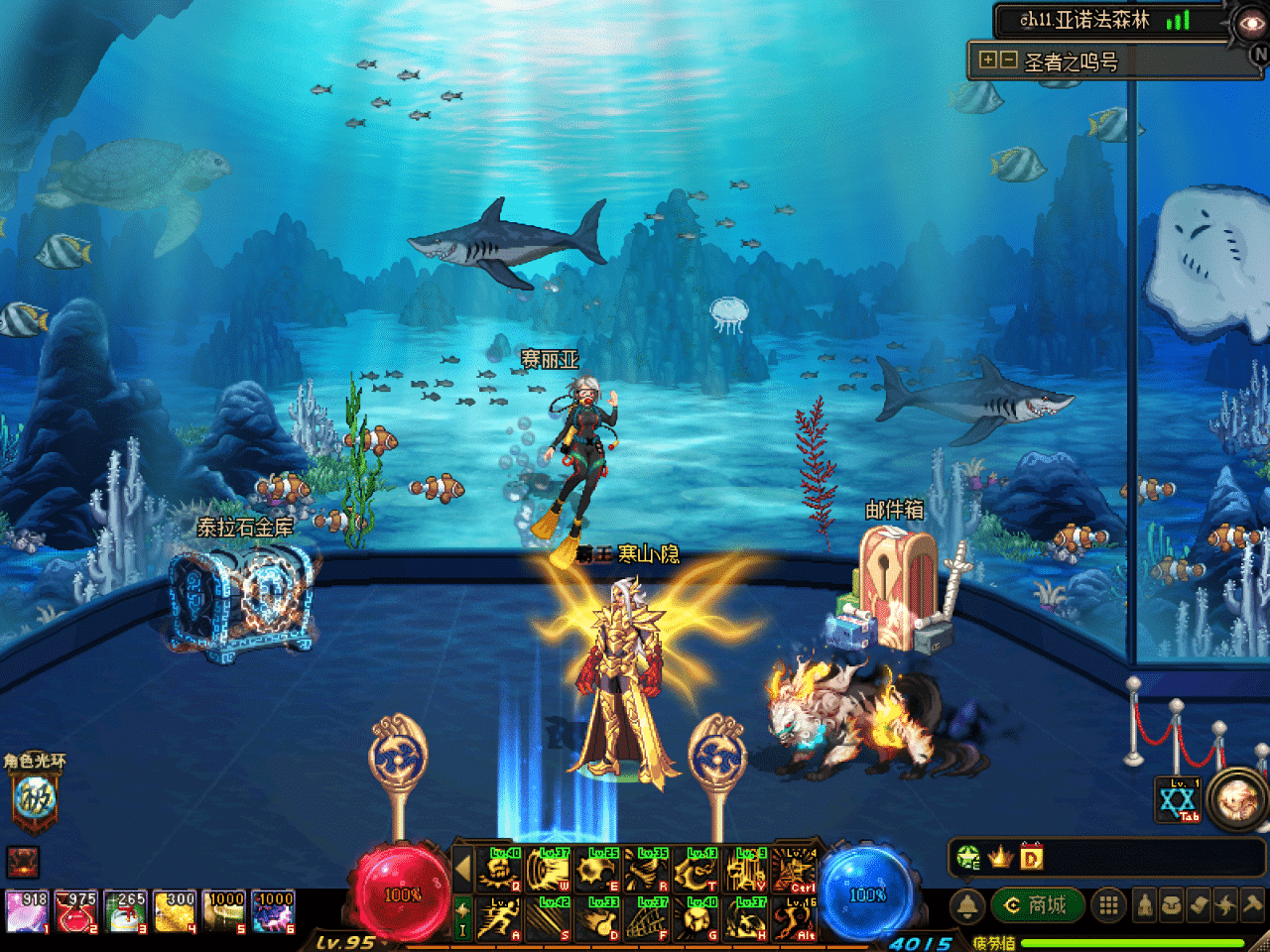
Task: Expand the 圣者之鸣号 map panel
Action: tap(987, 60)
